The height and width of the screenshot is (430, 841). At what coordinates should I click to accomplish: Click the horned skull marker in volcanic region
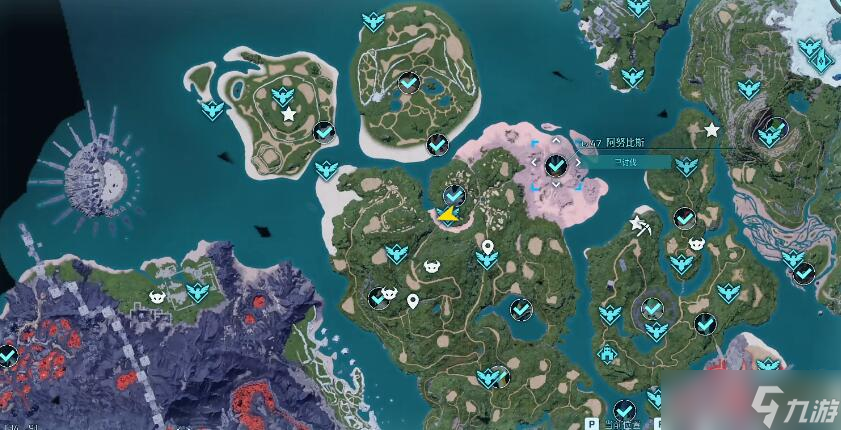[157, 296]
